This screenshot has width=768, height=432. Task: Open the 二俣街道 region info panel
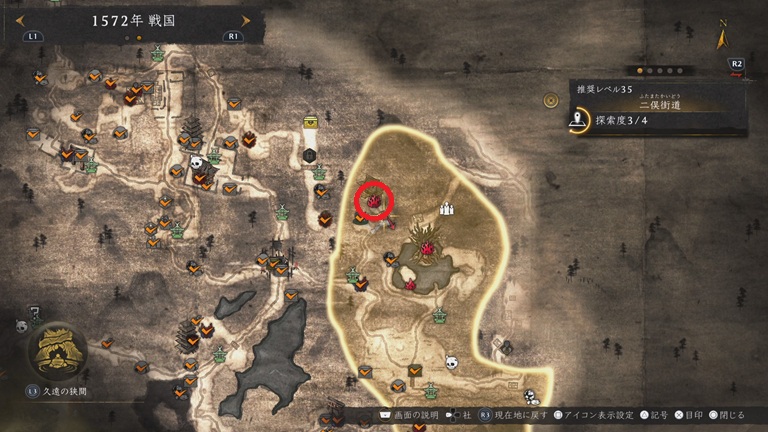tap(658, 109)
